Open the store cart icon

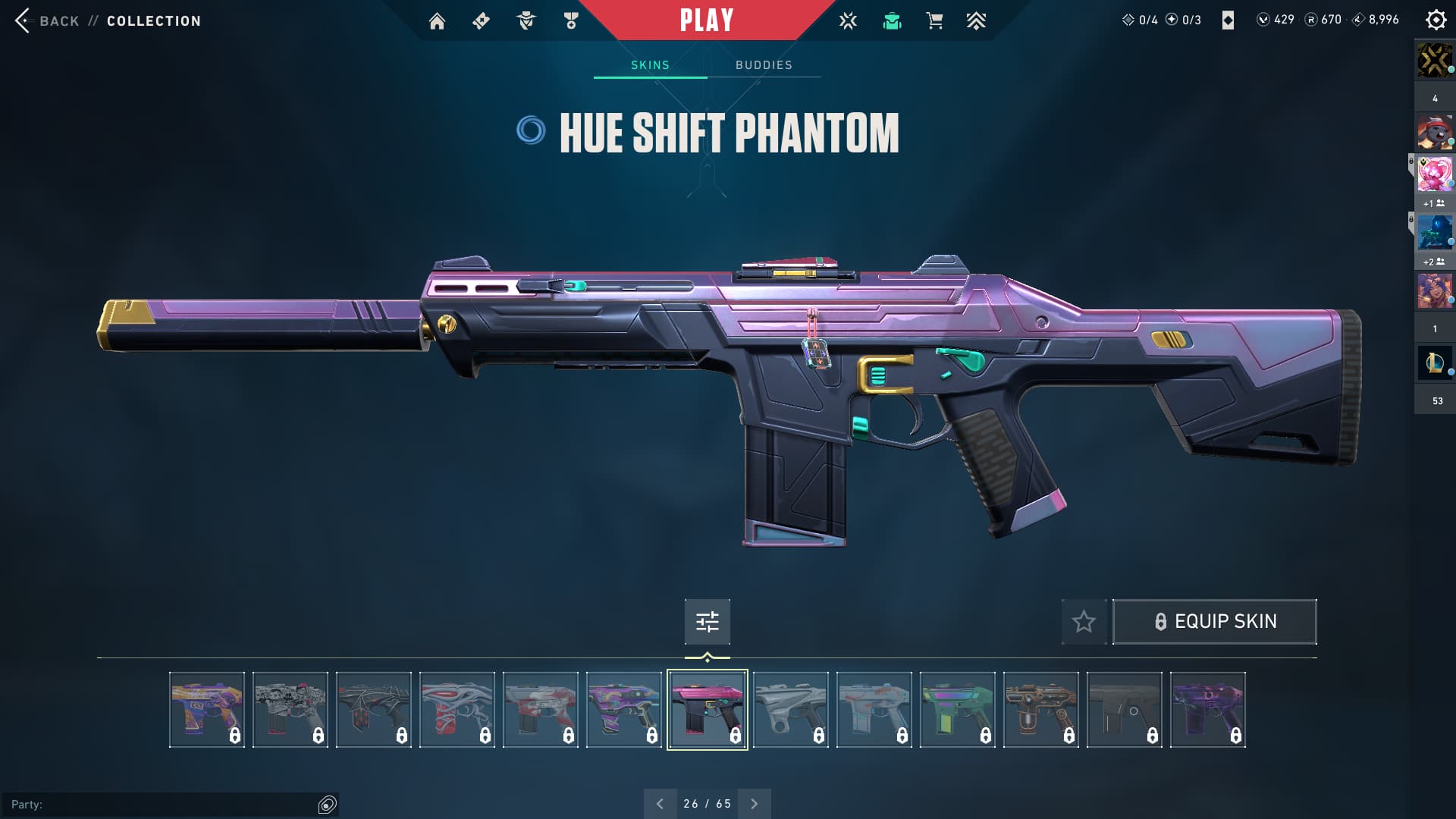coord(934,21)
